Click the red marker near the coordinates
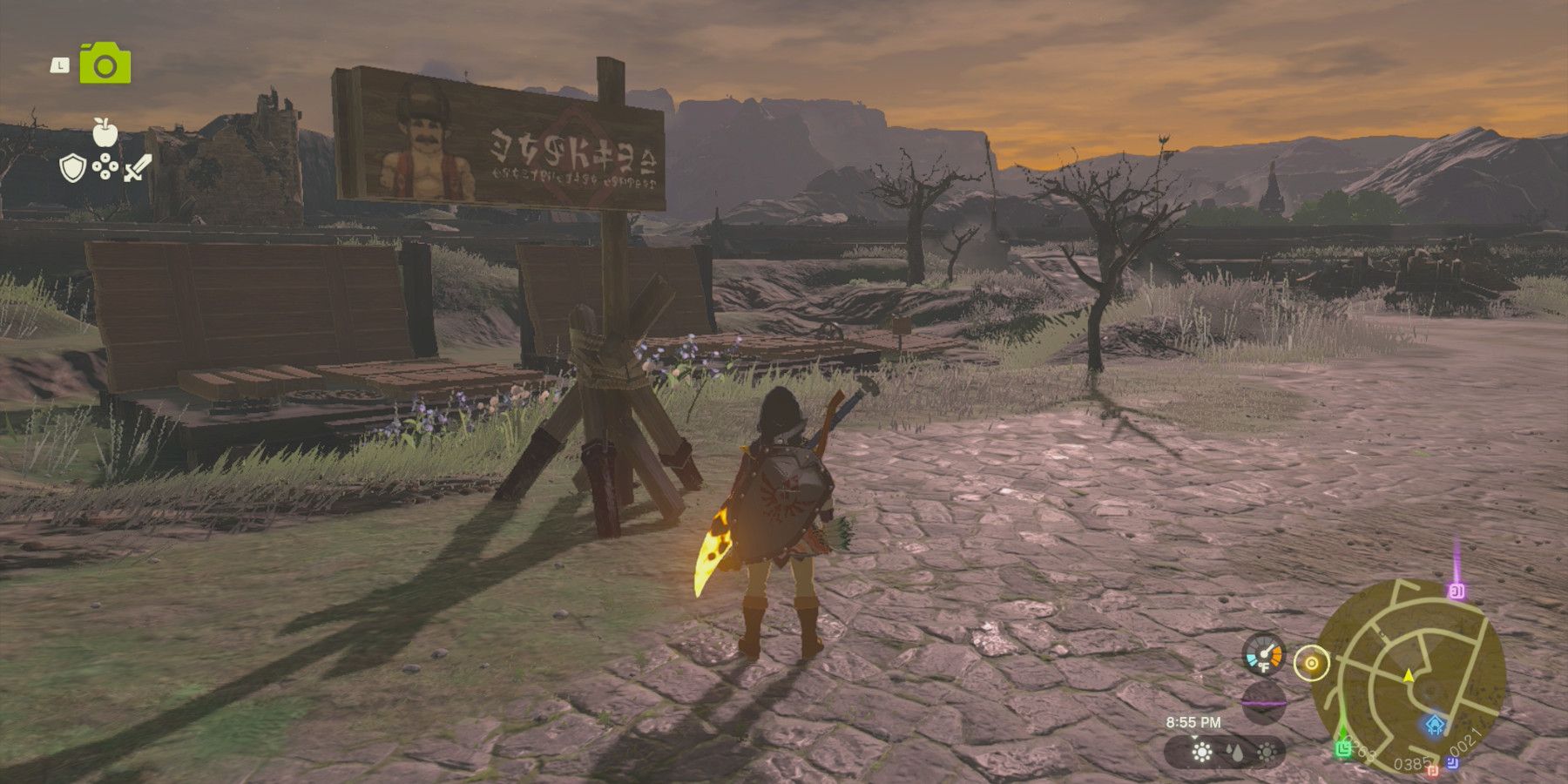The height and width of the screenshot is (784, 1568). tap(1433, 771)
